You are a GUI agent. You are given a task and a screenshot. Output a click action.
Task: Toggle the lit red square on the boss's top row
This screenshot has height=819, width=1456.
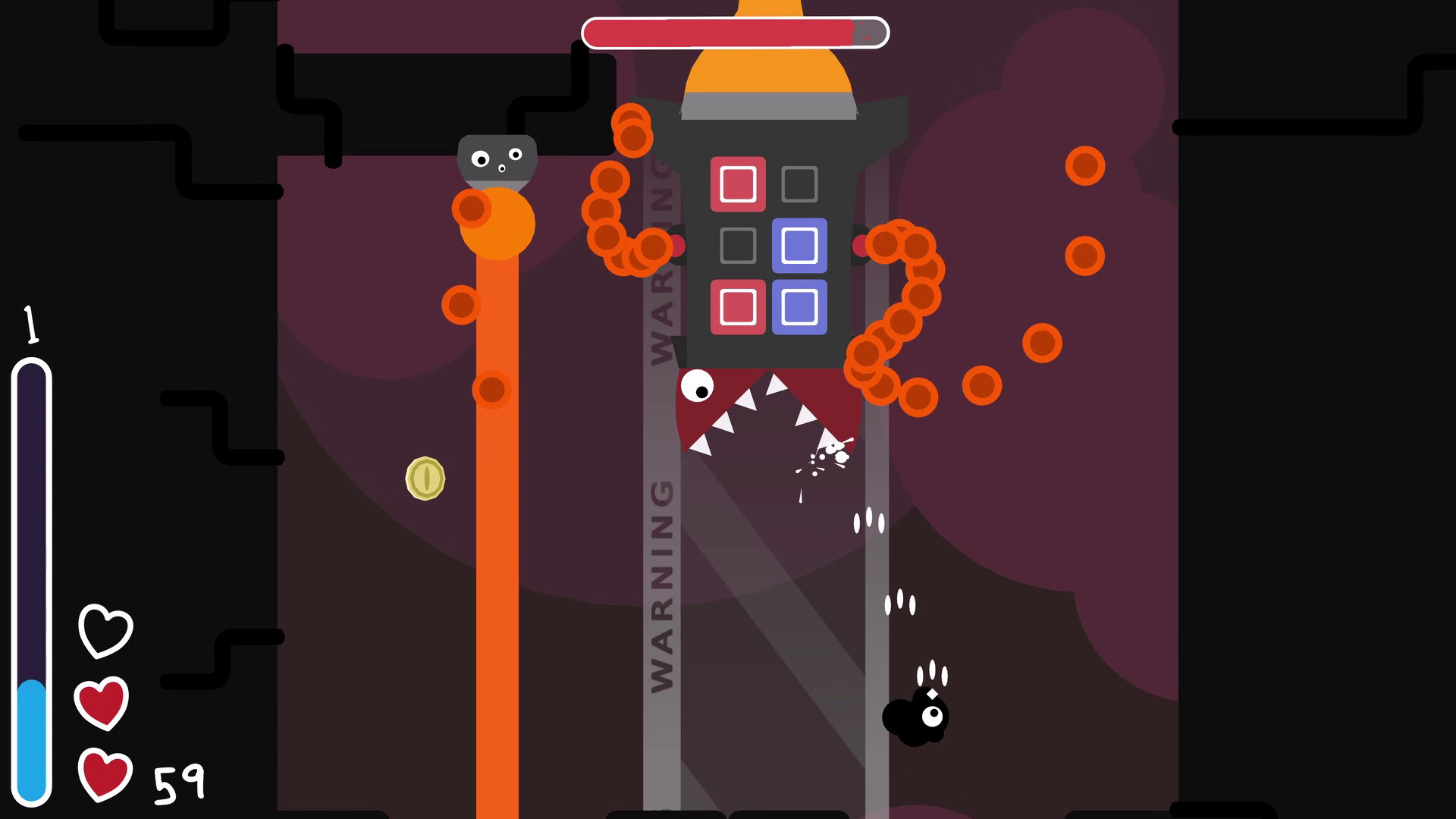click(736, 185)
